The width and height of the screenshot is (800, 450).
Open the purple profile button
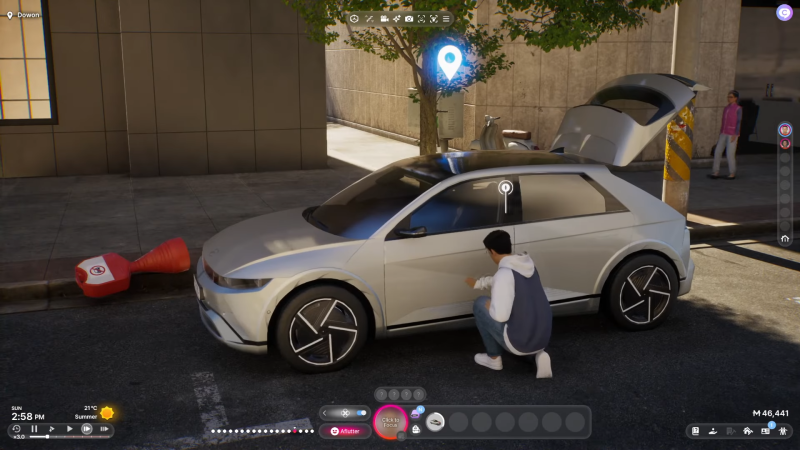784,12
